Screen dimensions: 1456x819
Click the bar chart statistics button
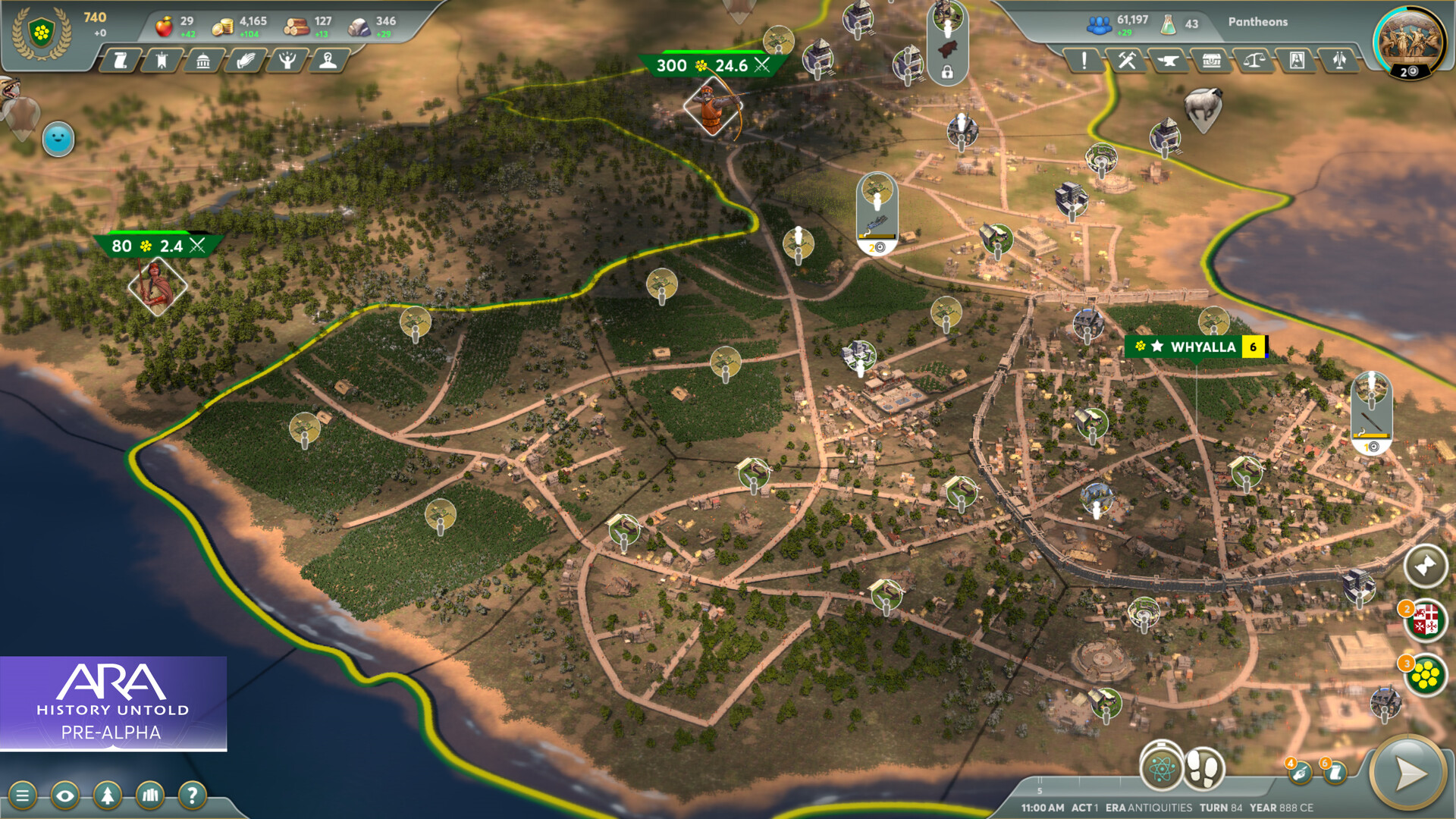(149, 795)
